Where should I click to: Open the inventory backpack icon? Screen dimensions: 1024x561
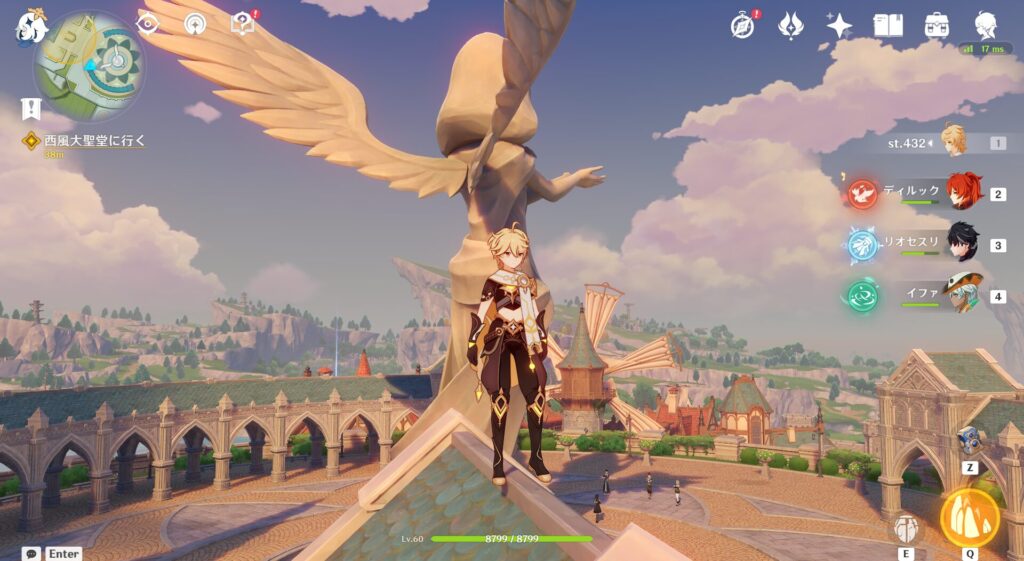(937, 25)
